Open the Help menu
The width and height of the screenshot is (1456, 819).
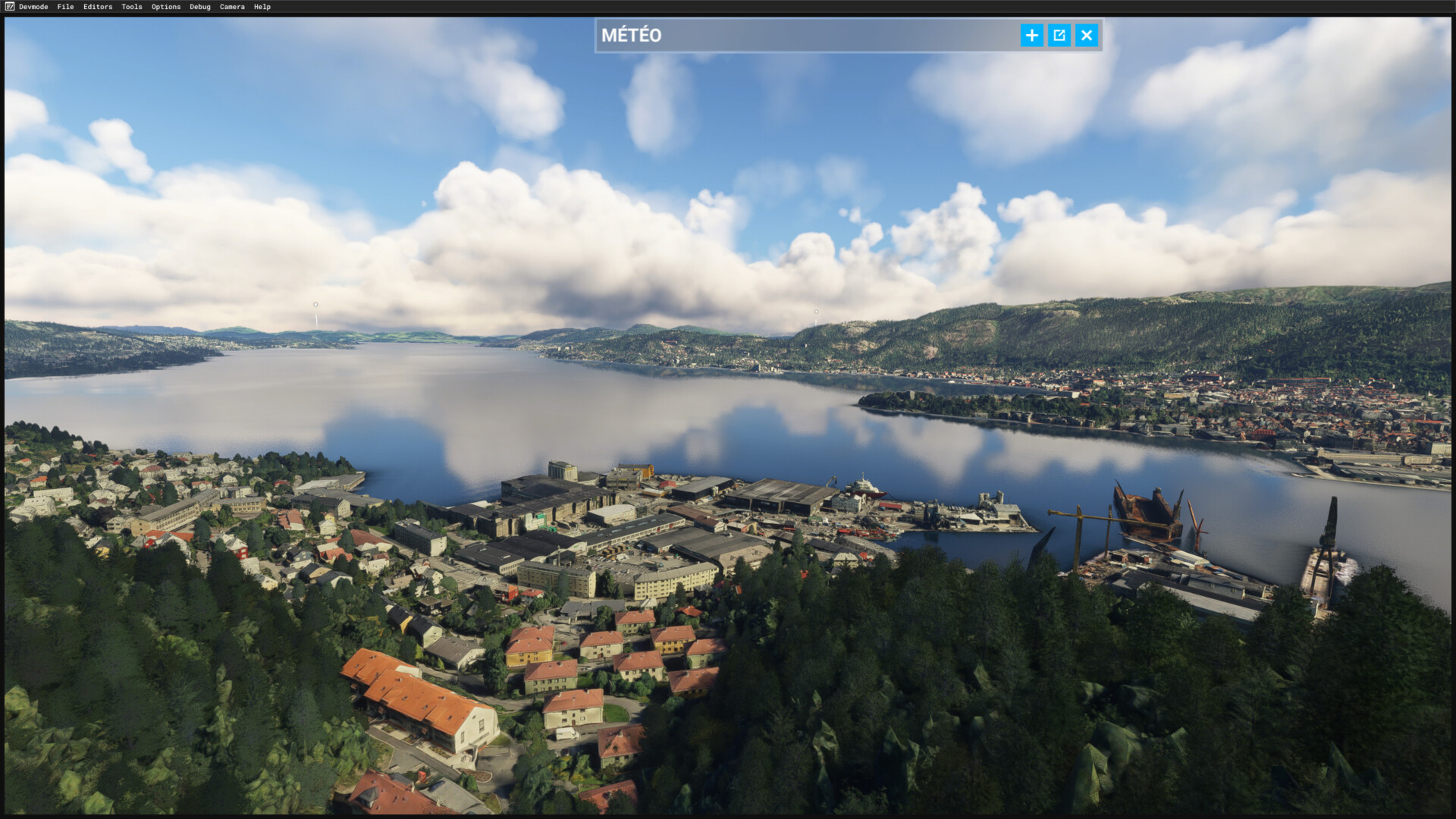point(262,7)
